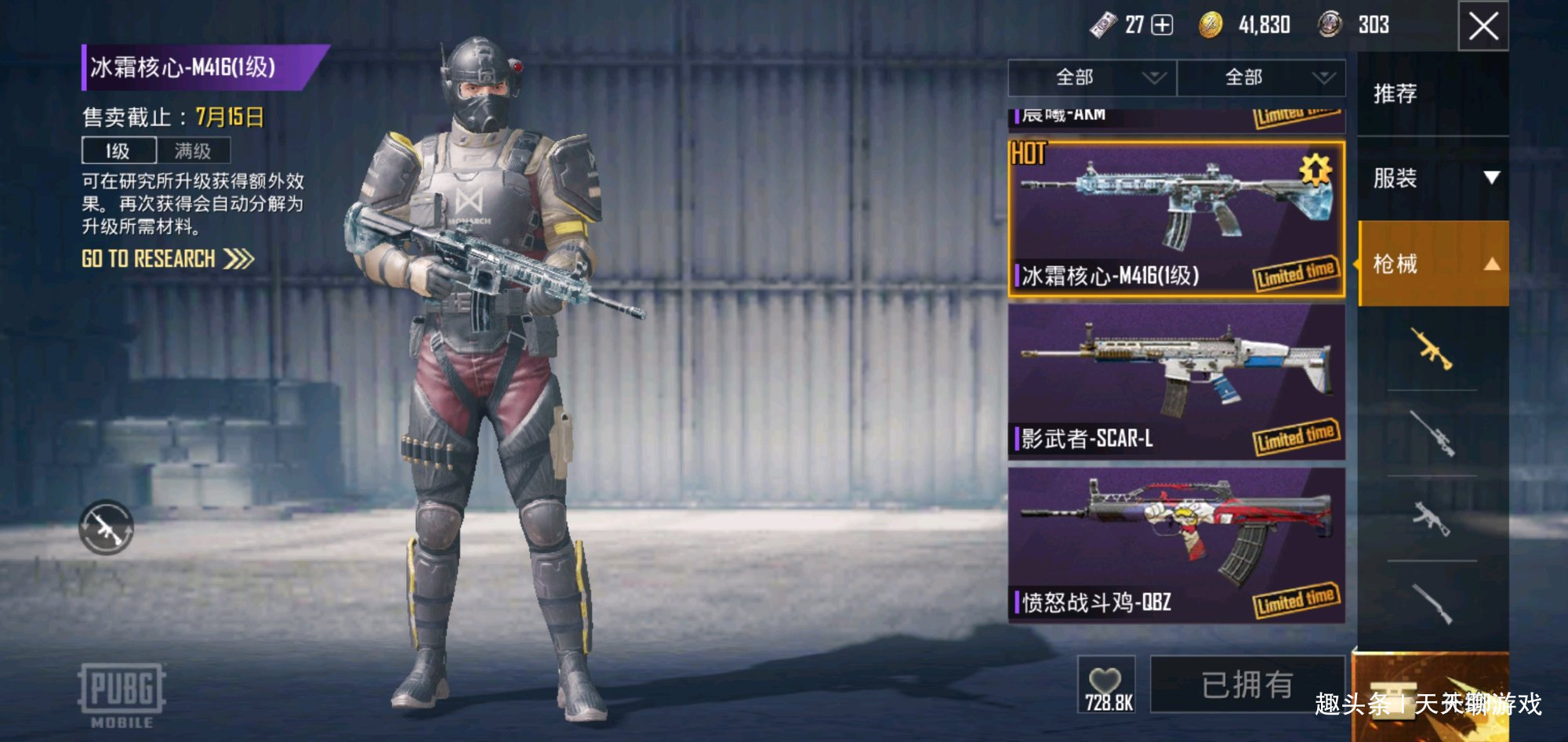This screenshot has height=742, width=1568.
Task: Toggle the weapon preview rotate icon
Action: click(107, 527)
